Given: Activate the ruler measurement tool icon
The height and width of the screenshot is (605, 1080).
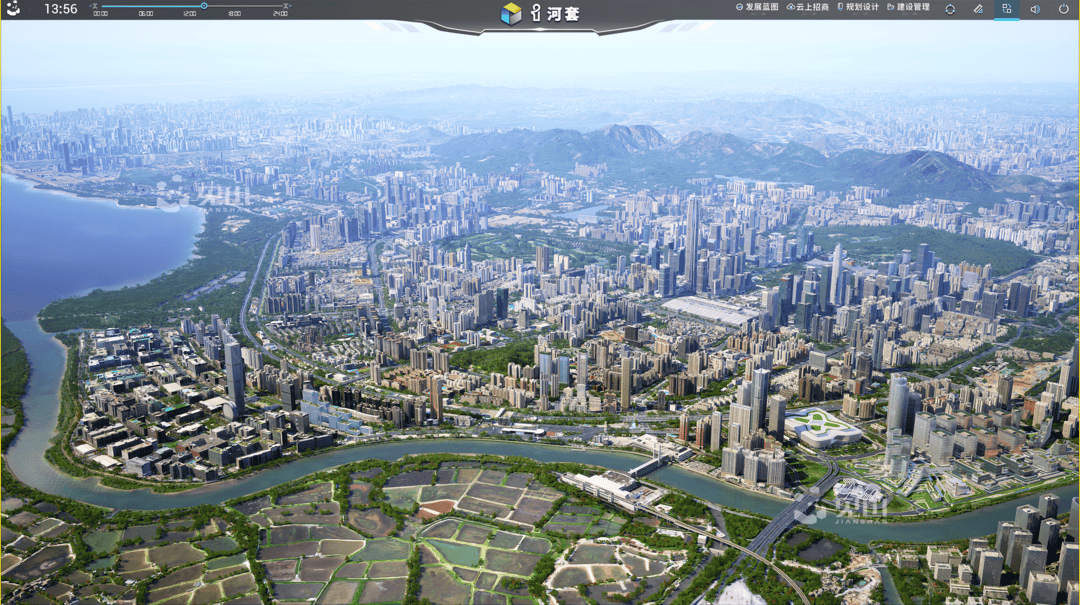Looking at the screenshot, I should pyautogui.click(x=978, y=9).
